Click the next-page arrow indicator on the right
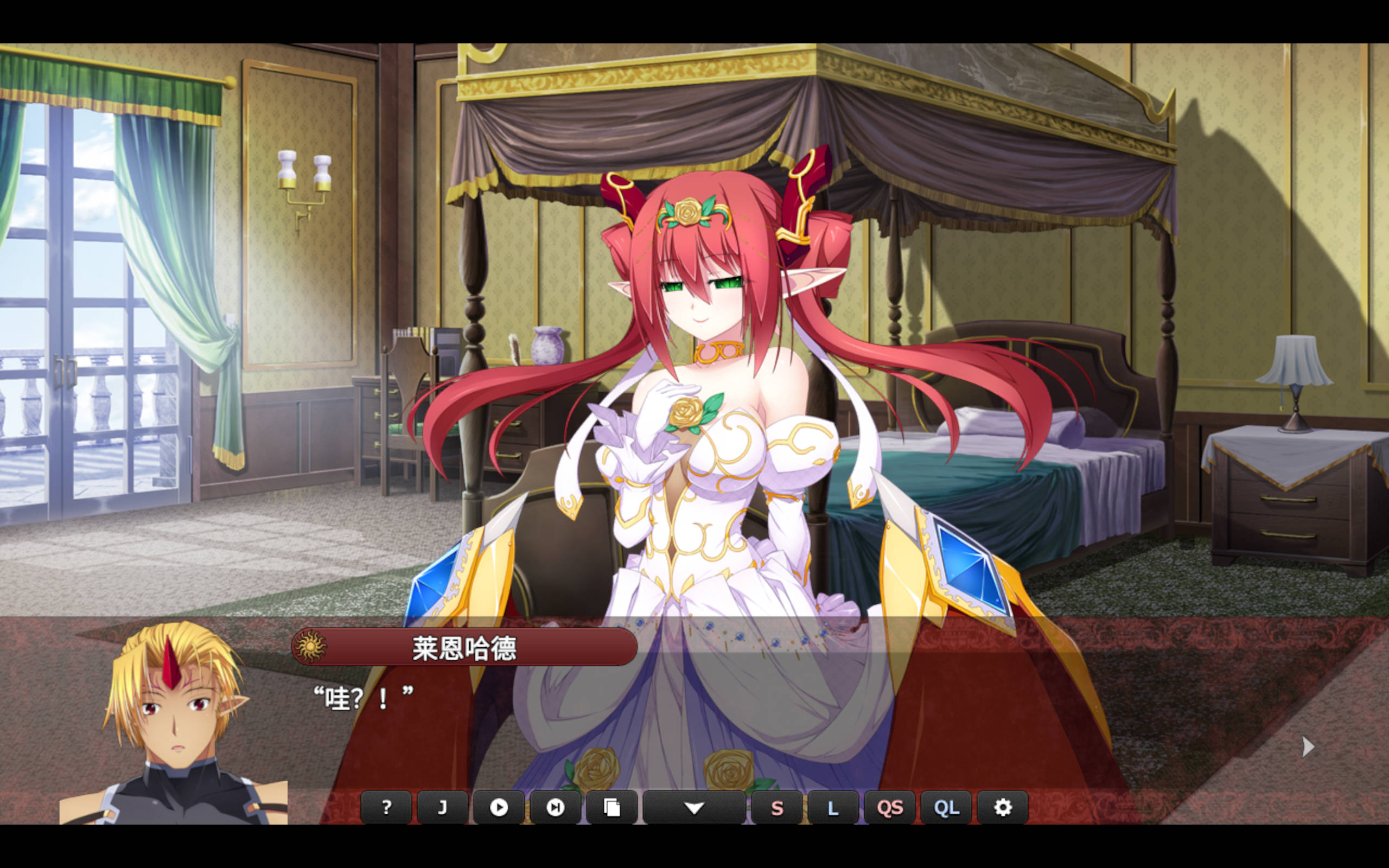The width and height of the screenshot is (1389, 868). pyautogui.click(x=1307, y=746)
